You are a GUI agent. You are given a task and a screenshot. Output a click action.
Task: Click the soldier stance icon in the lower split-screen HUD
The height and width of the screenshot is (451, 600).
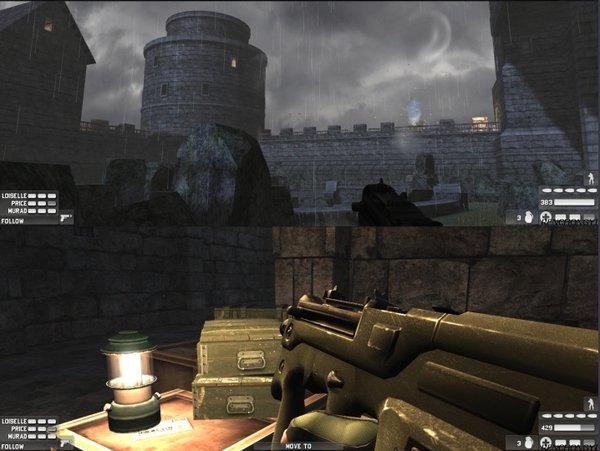589,405
